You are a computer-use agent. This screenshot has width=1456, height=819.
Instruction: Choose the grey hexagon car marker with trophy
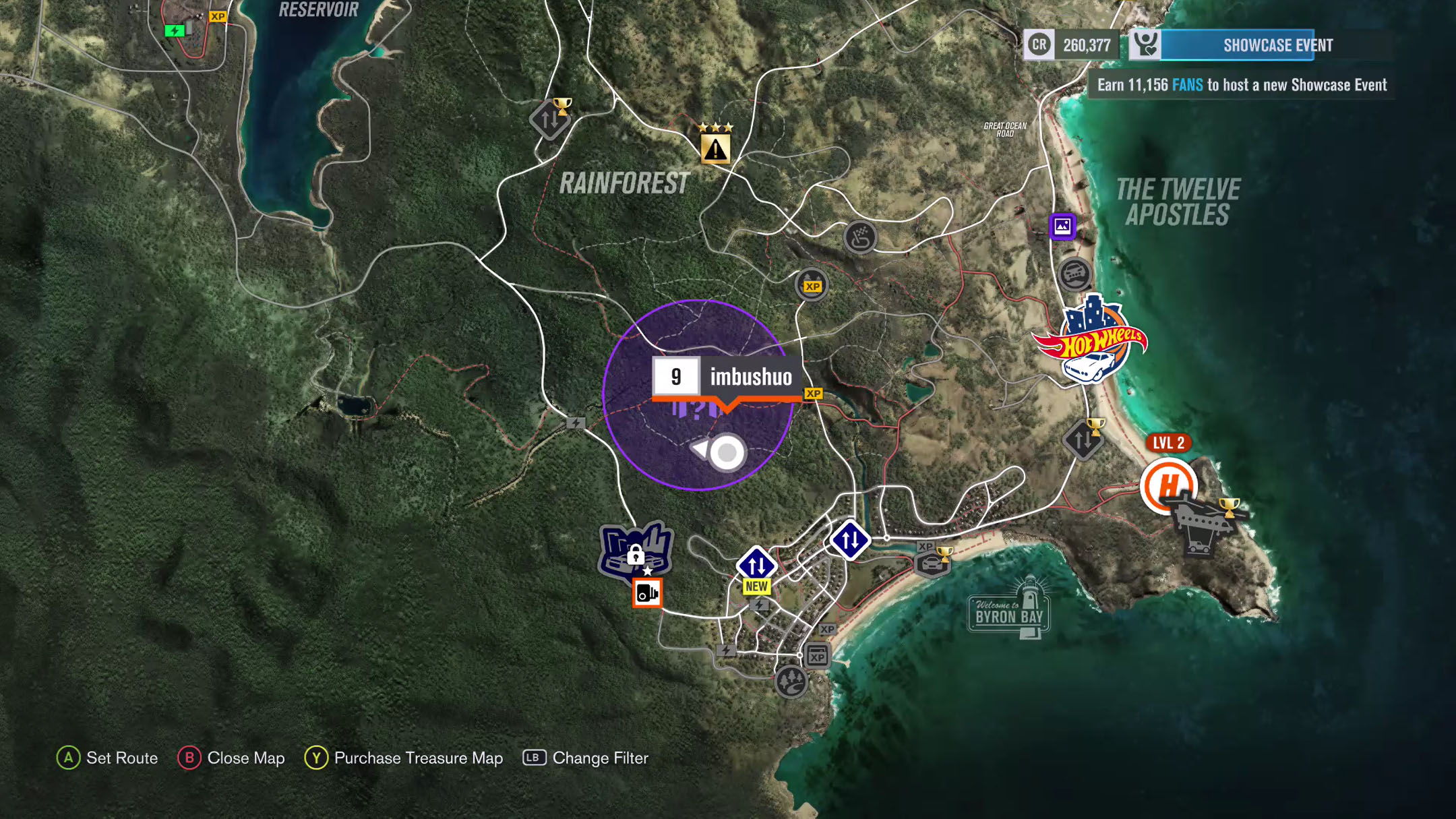(x=932, y=562)
